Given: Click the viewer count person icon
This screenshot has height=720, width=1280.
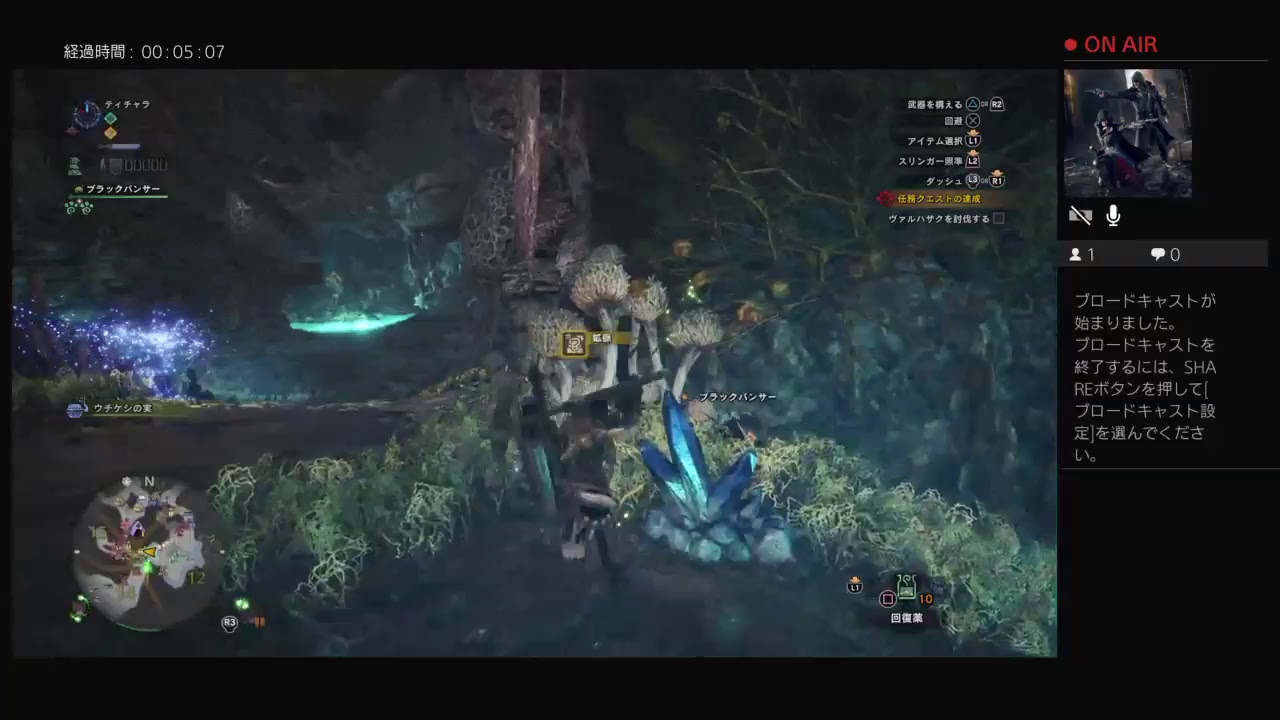Looking at the screenshot, I should pos(1077,254).
